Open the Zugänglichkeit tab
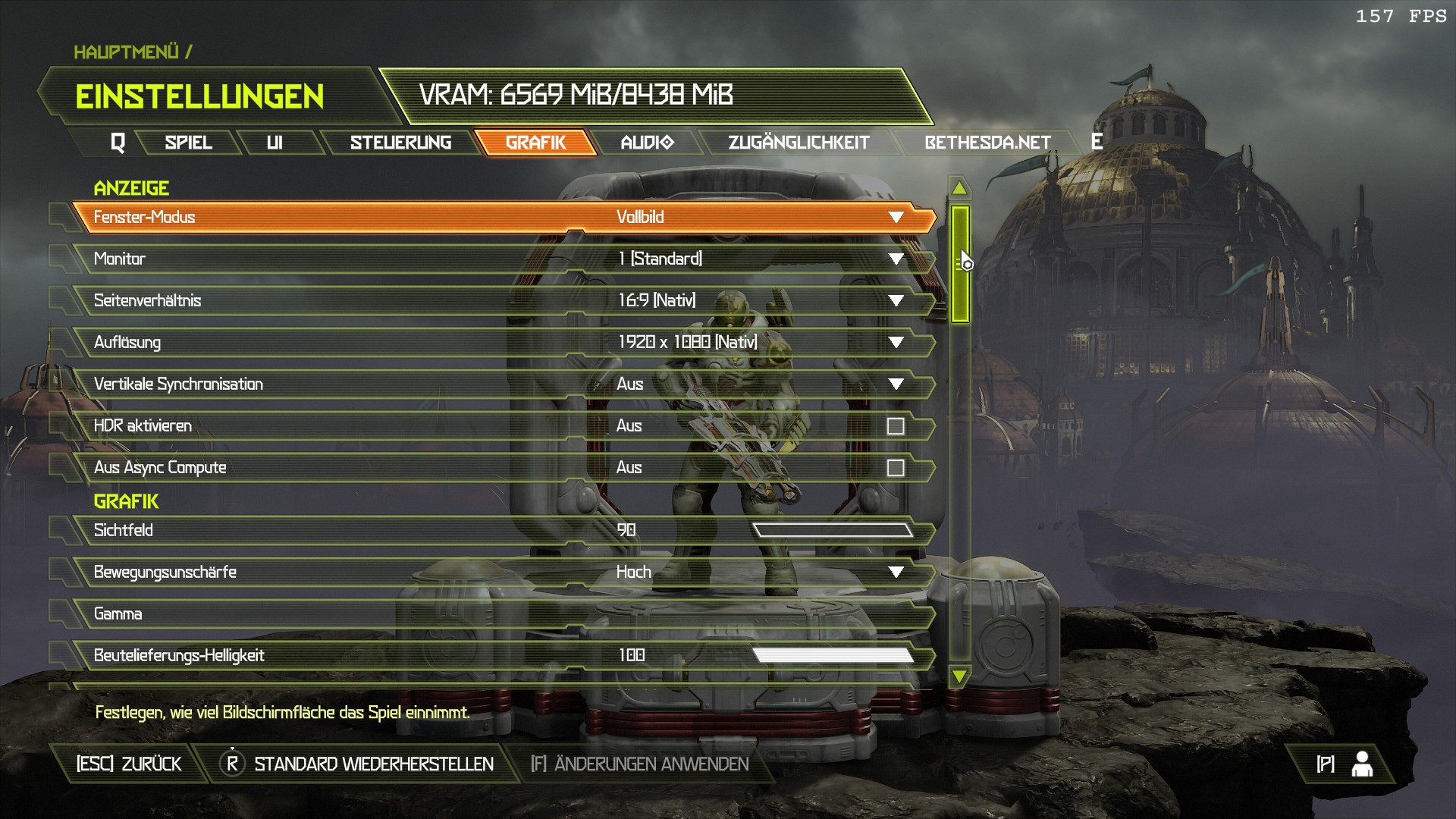Screen dimensions: 1456x819 tap(799, 143)
